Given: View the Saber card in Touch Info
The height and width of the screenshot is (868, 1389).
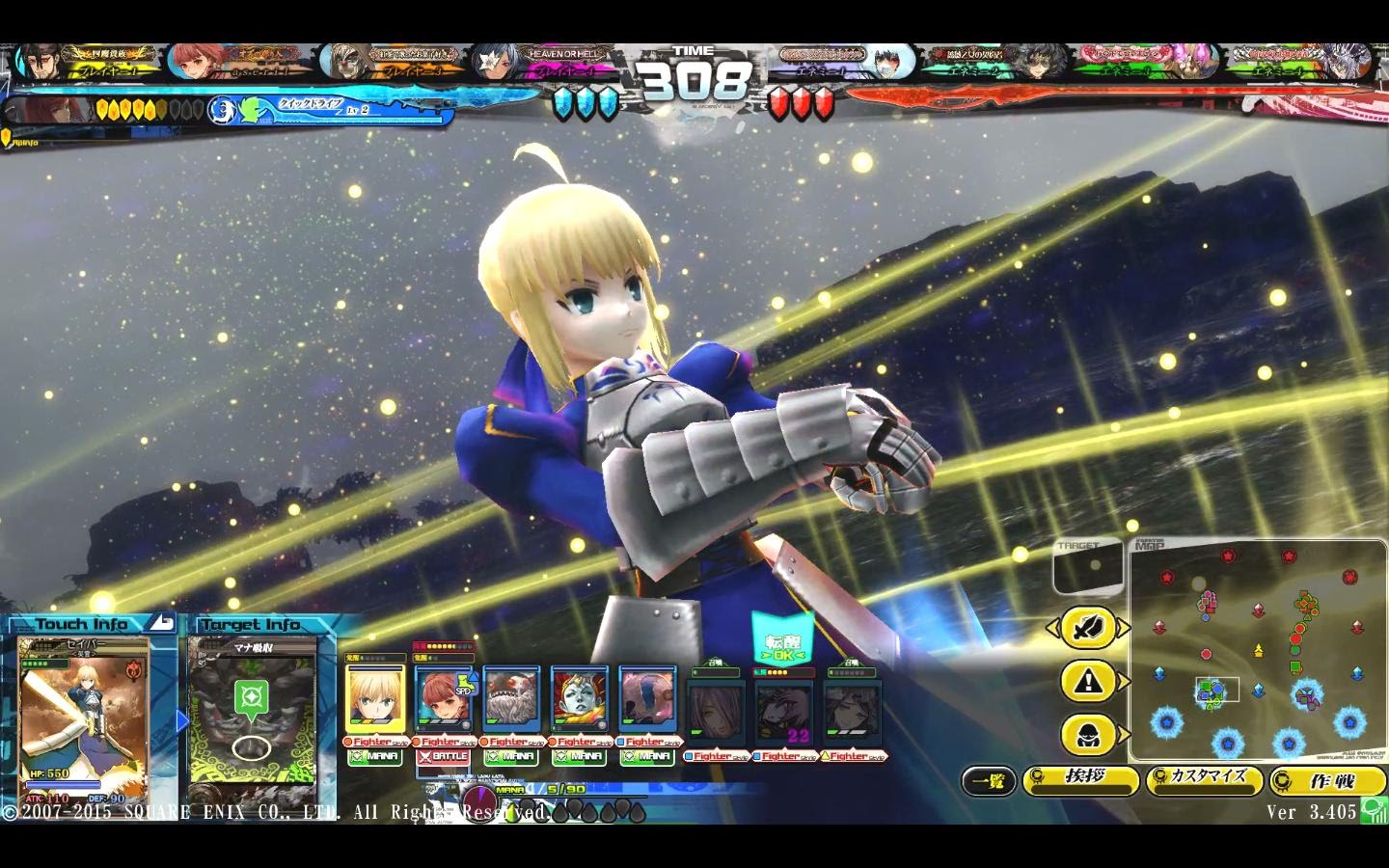Looking at the screenshot, I should coord(85,709).
